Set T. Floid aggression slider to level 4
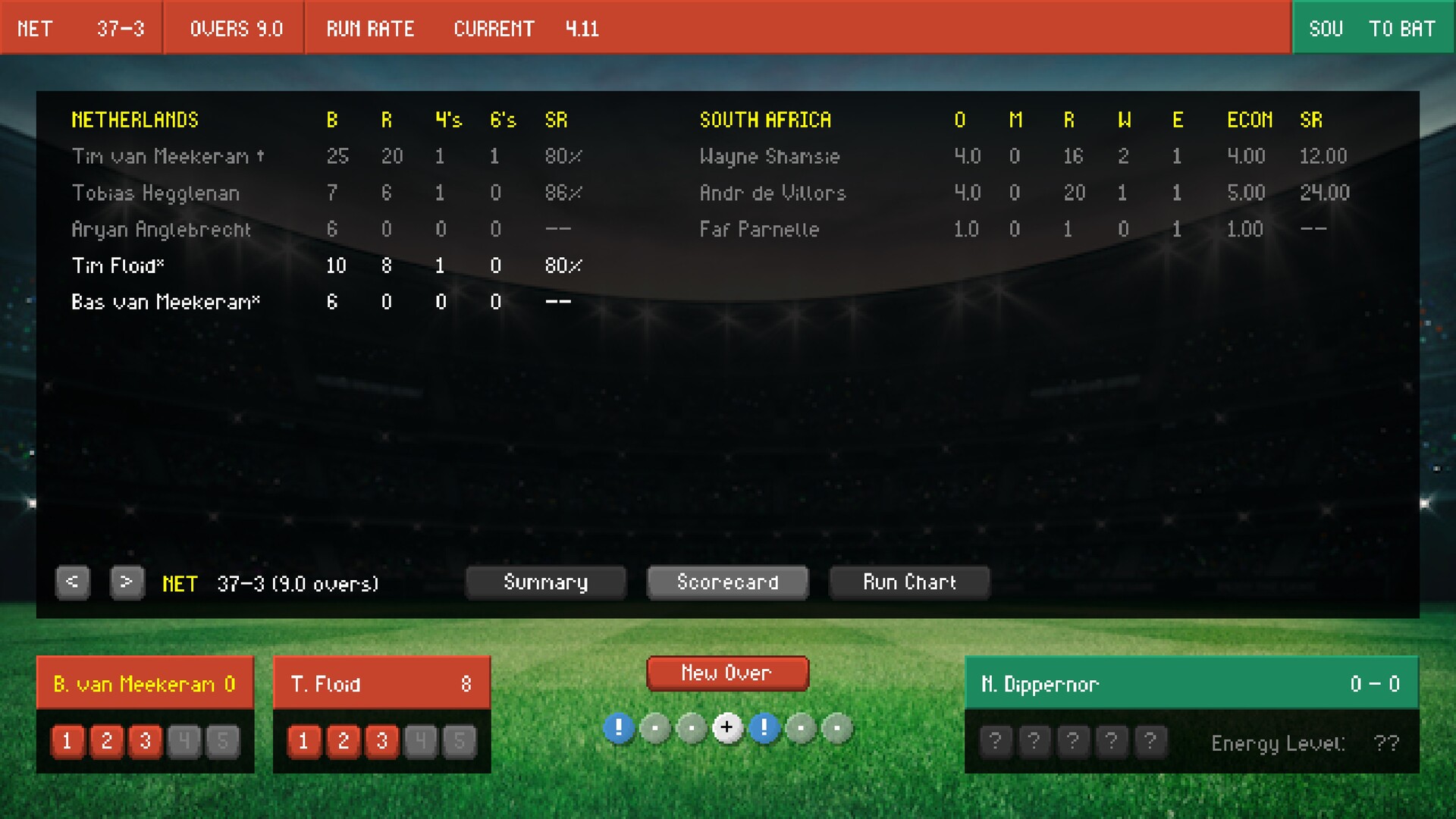This screenshot has height=819, width=1456. coord(422,742)
